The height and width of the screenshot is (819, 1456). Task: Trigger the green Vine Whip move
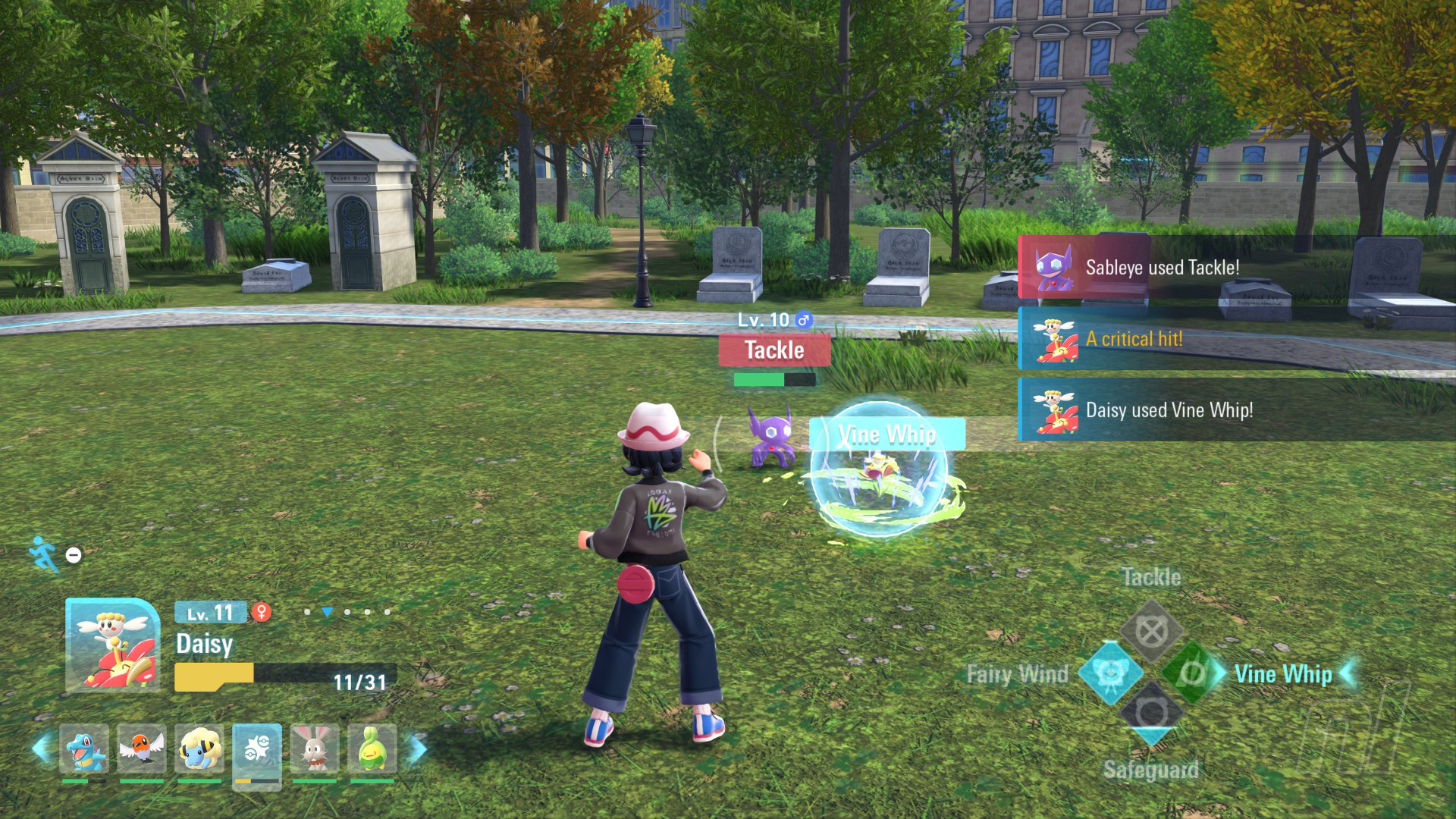1193,673
